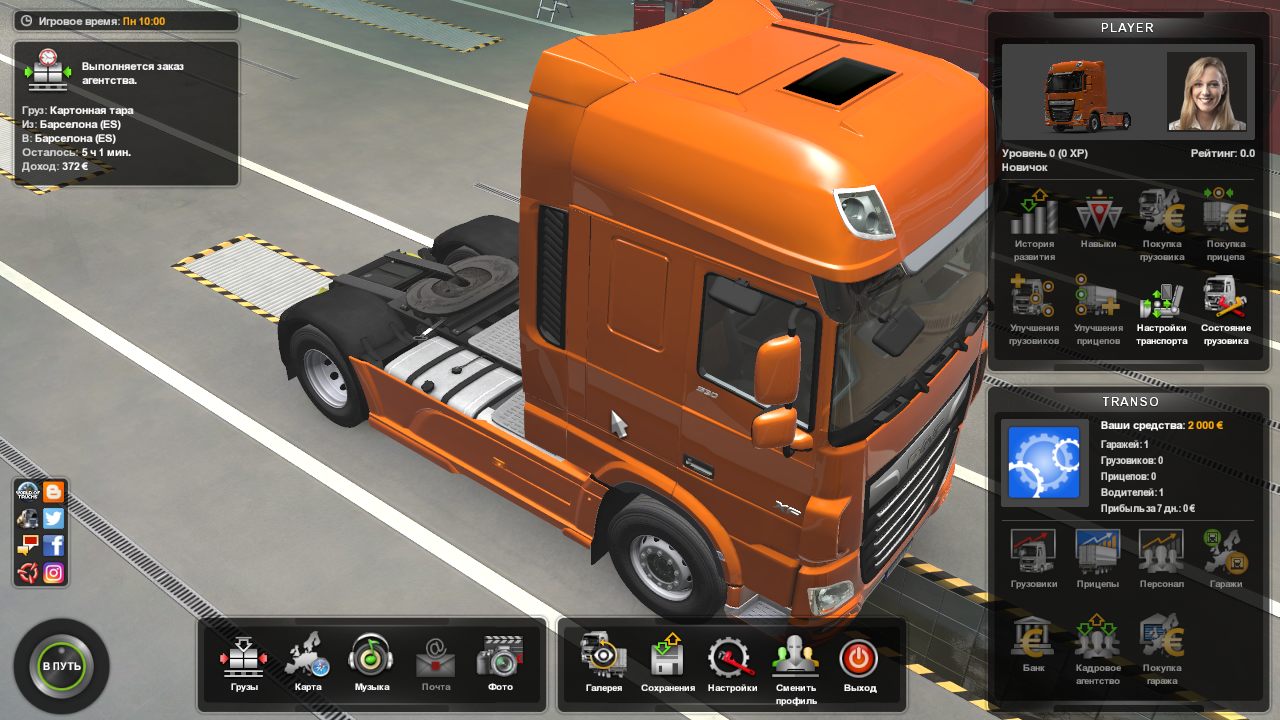Open the Банк bank screen
Image resolution: width=1280 pixels, height=720 pixels.
[x=1033, y=644]
